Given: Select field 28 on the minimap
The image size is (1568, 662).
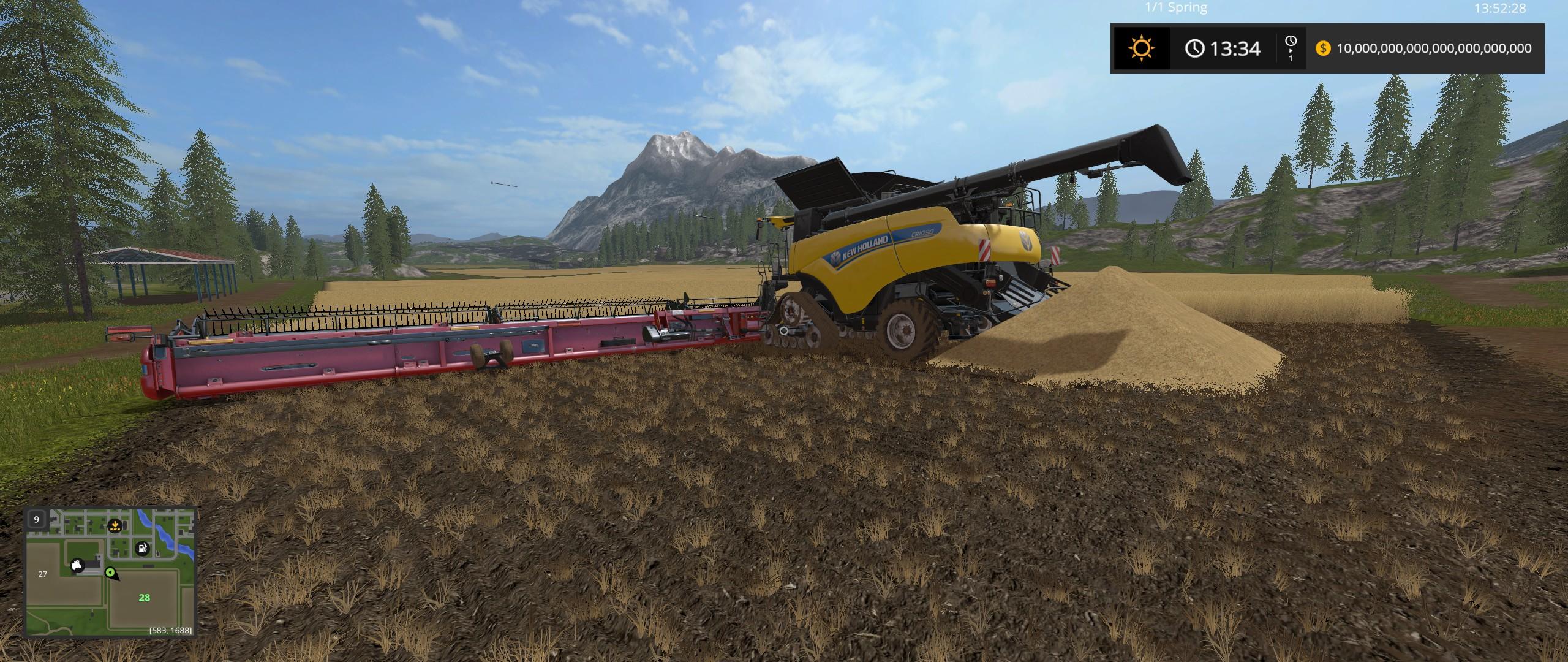Looking at the screenshot, I should click(144, 598).
